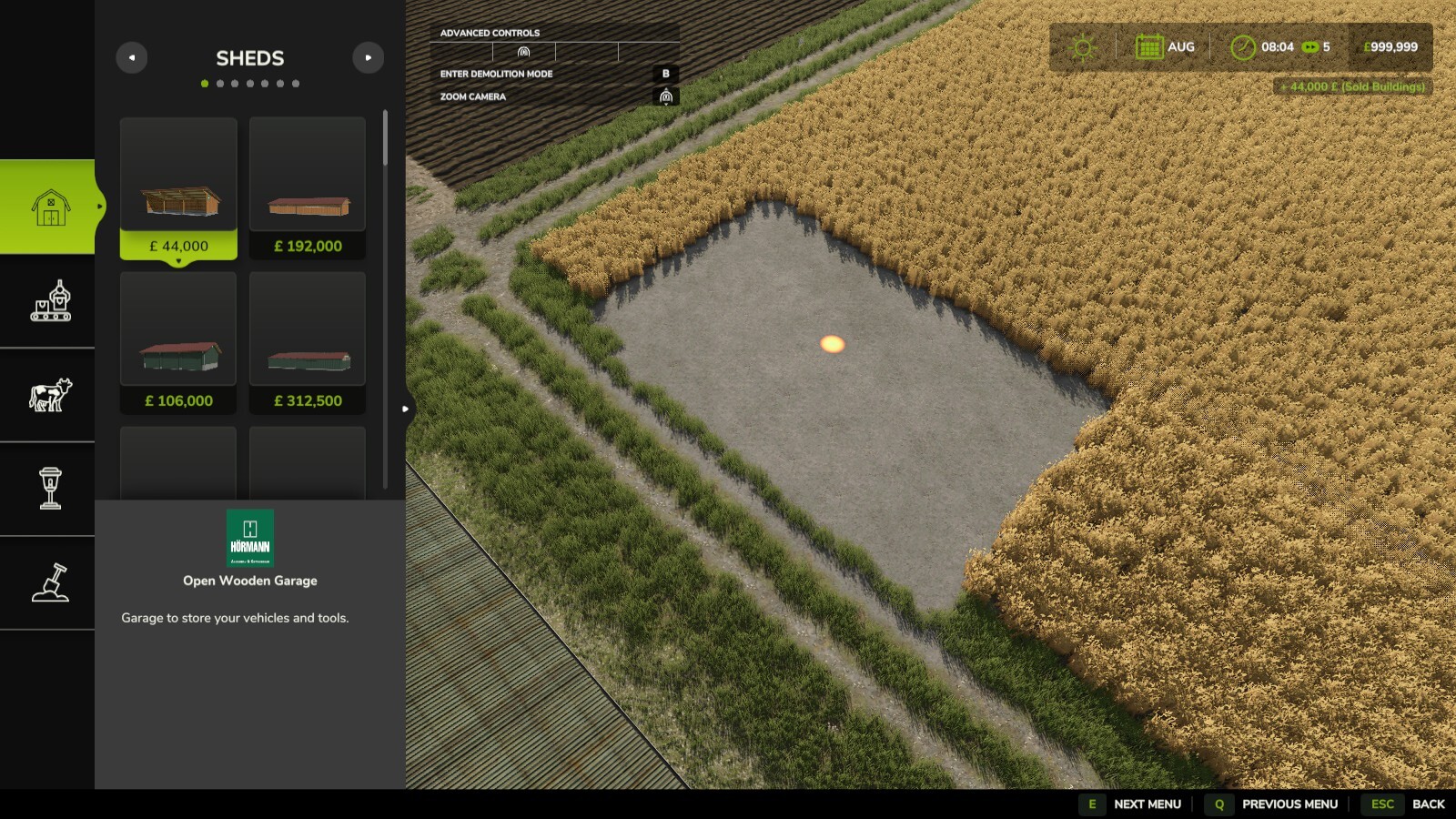Pick the £106,000 green shed

coord(178,343)
